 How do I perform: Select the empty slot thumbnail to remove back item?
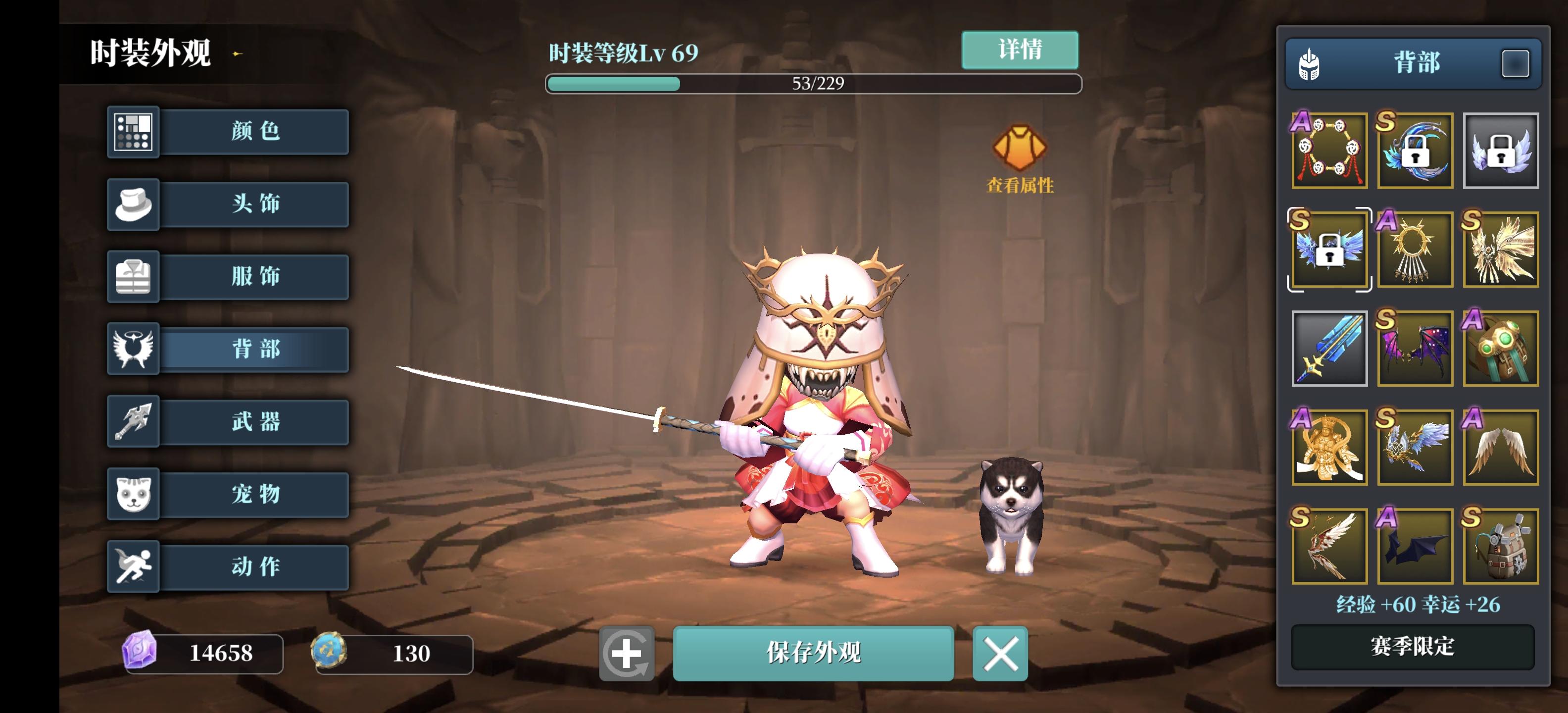coord(1501,151)
